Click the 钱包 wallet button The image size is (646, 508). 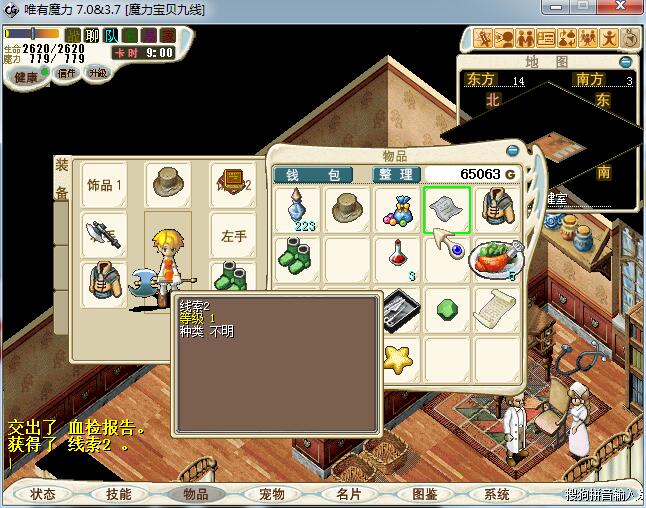point(313,174)
